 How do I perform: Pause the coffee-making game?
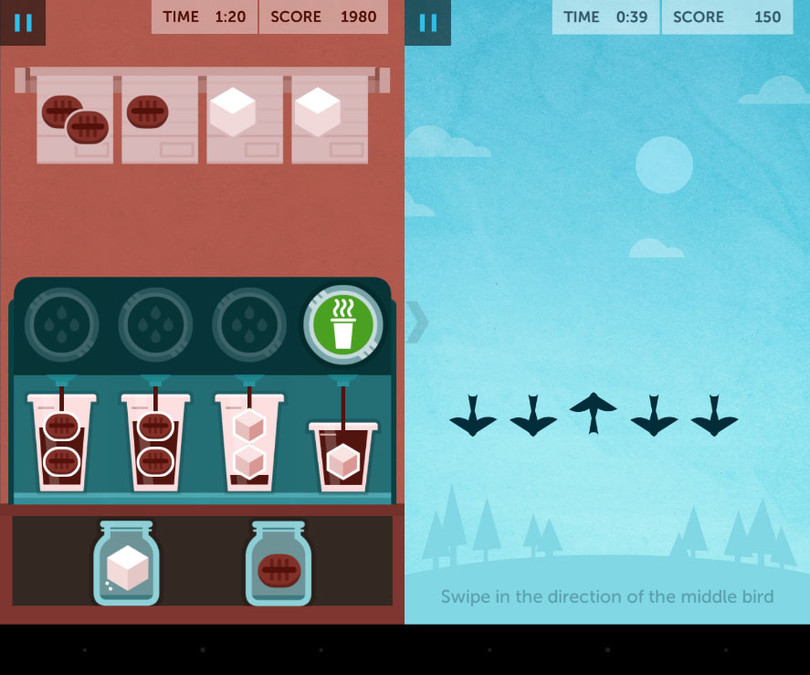pos(22,22)
